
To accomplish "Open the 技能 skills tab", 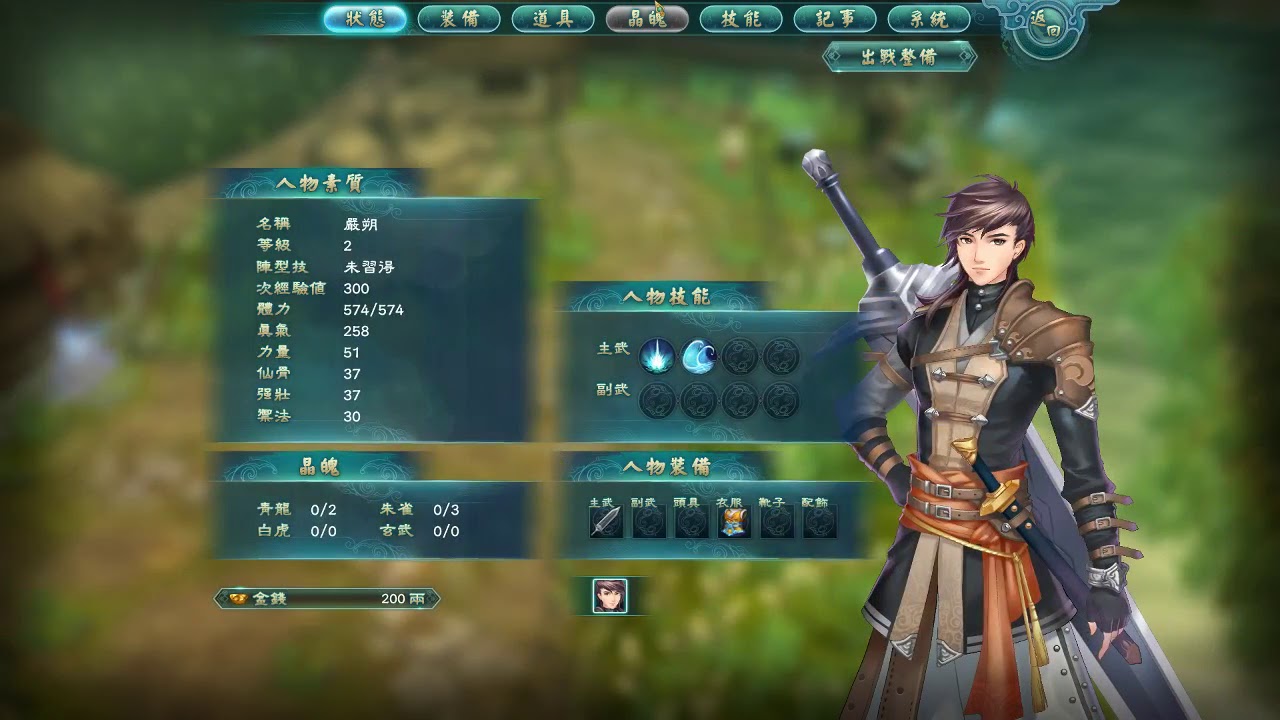I will (741, 19).
